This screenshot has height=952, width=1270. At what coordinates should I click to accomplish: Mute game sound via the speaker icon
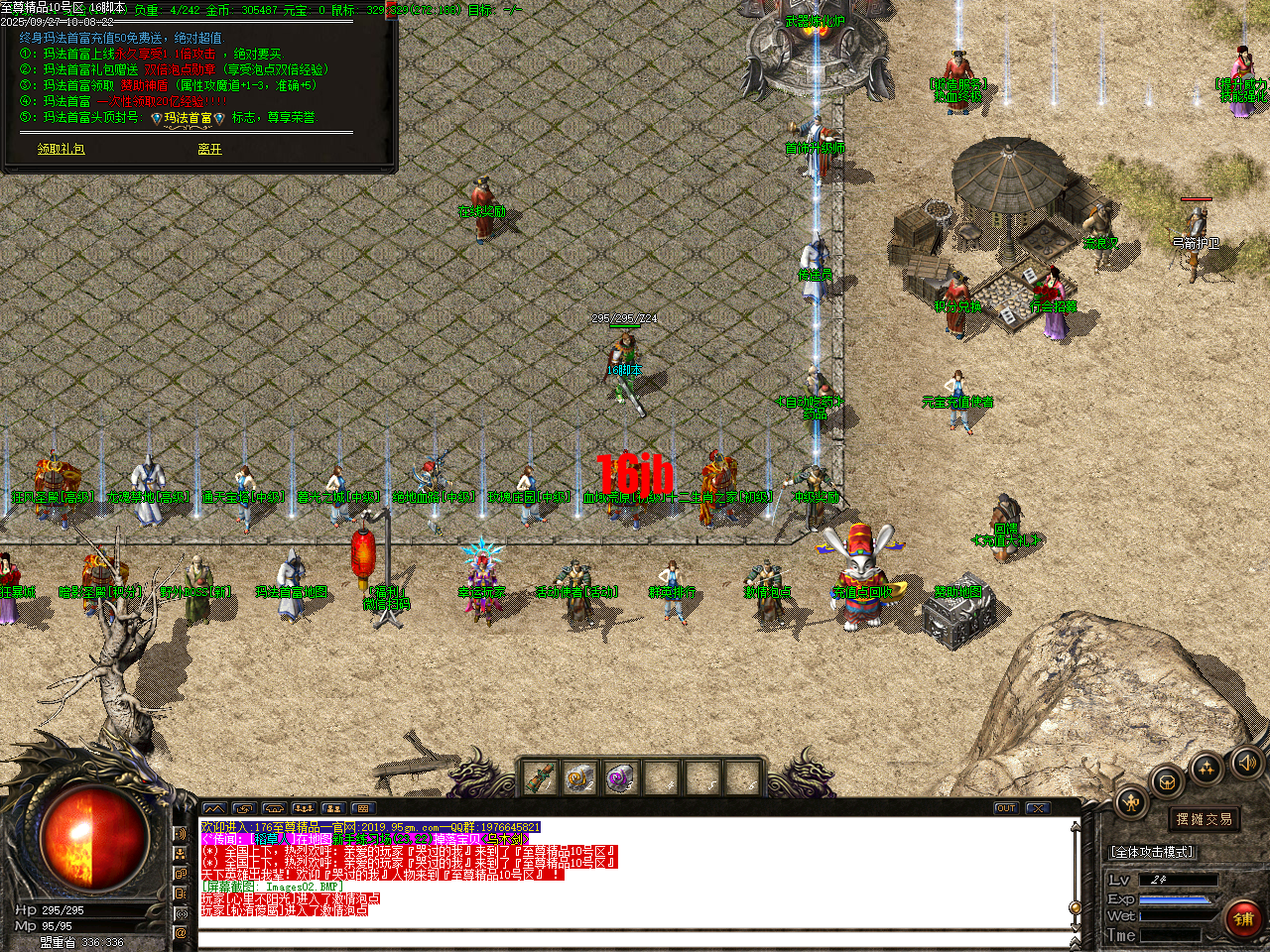point(1246,764)
